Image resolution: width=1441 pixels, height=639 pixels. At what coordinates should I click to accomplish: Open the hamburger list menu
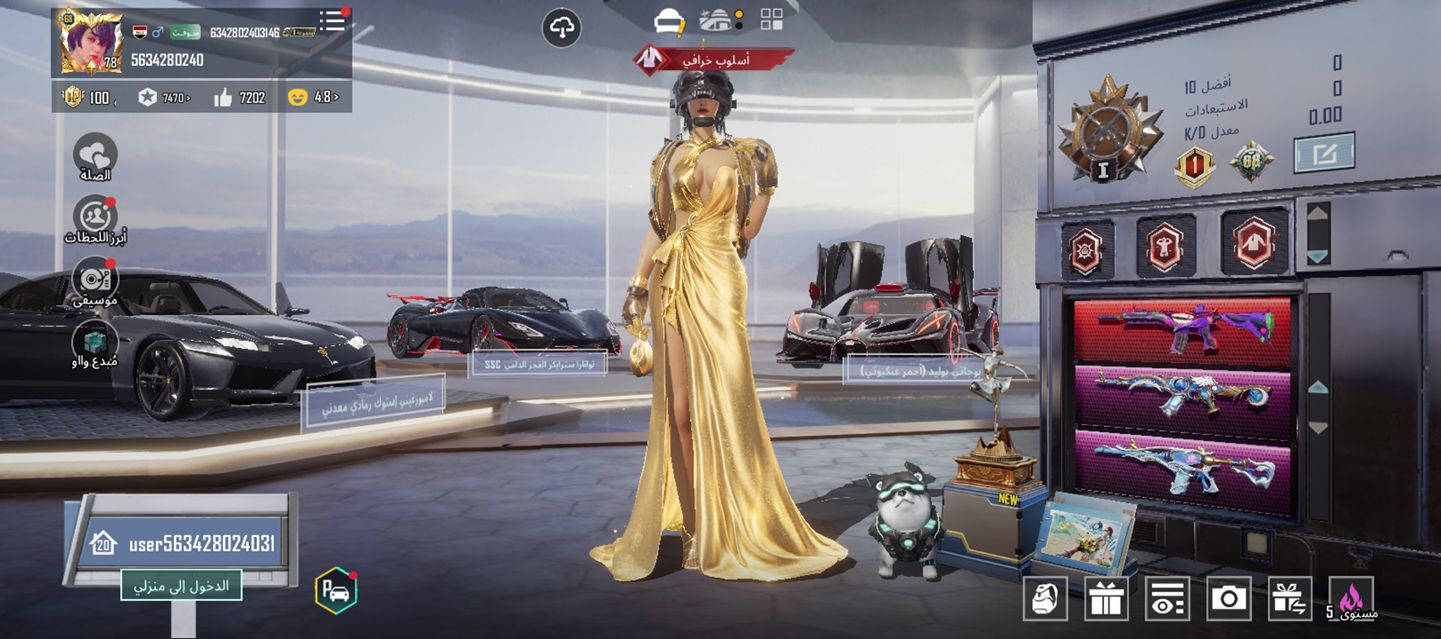[332, 21]
